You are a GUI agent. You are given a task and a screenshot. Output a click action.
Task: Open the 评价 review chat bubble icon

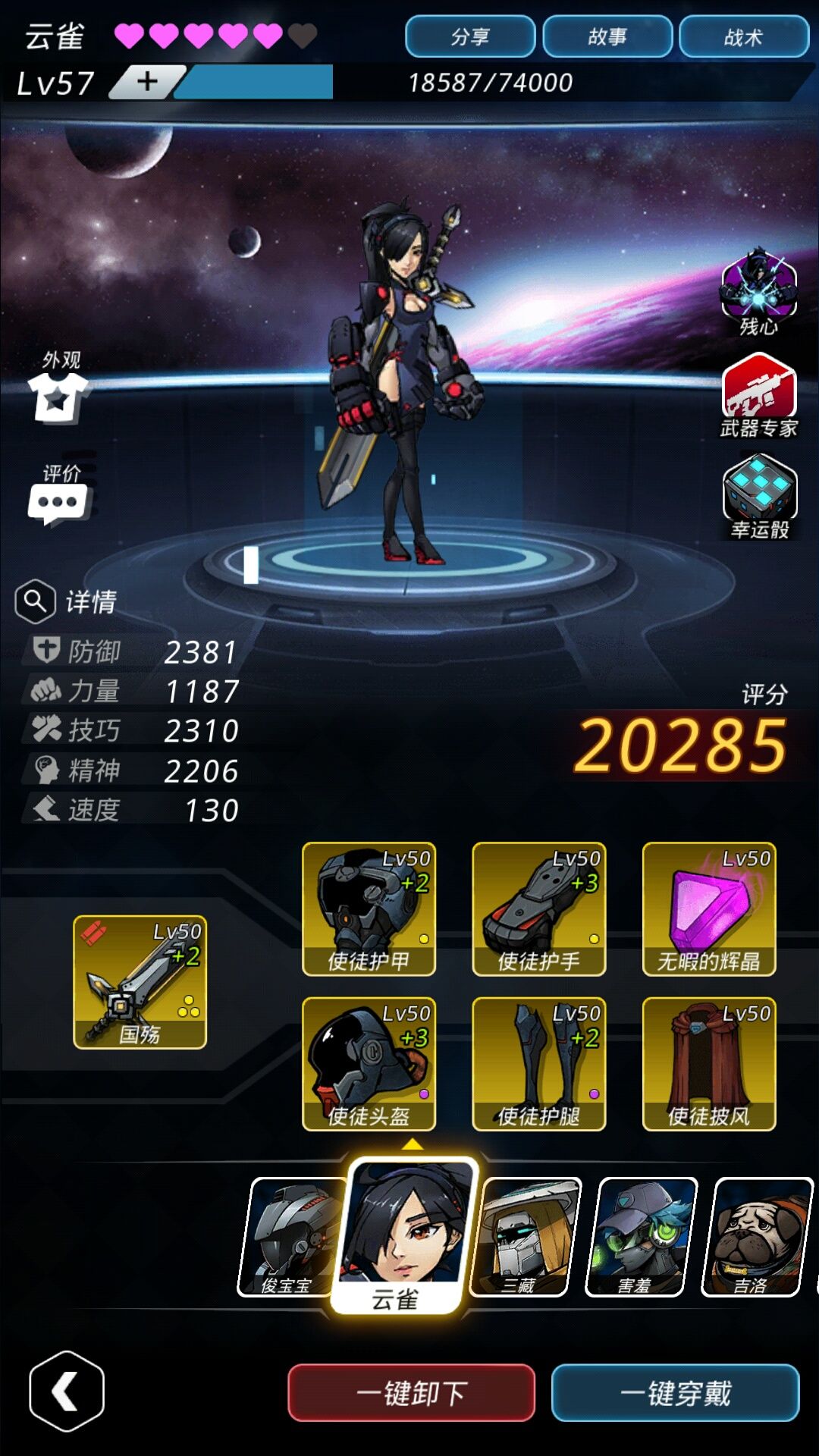tap(59, 500)
